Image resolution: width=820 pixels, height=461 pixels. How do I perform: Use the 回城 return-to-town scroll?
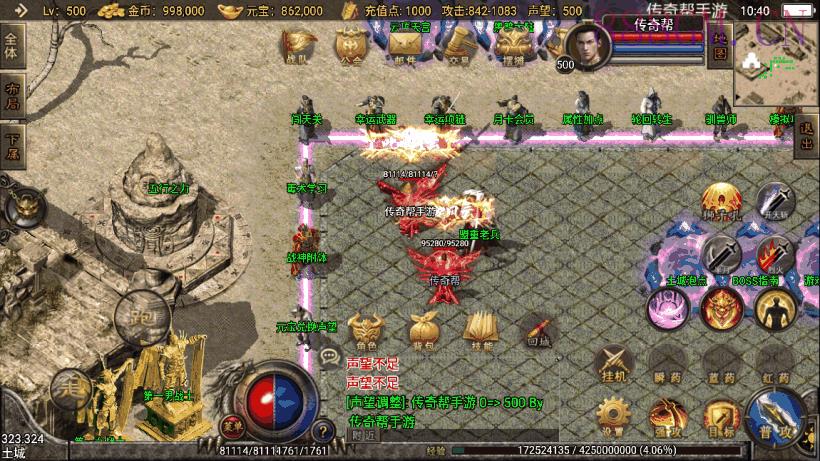tap(538, 330)
